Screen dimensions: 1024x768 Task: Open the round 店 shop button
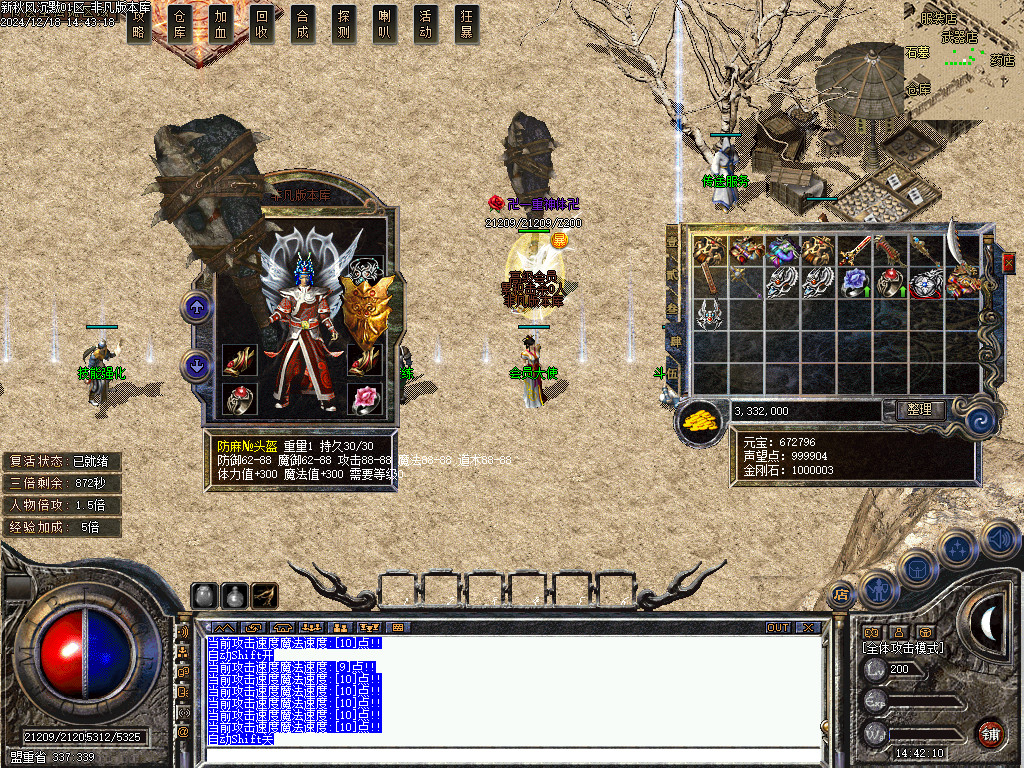point(841,595)
